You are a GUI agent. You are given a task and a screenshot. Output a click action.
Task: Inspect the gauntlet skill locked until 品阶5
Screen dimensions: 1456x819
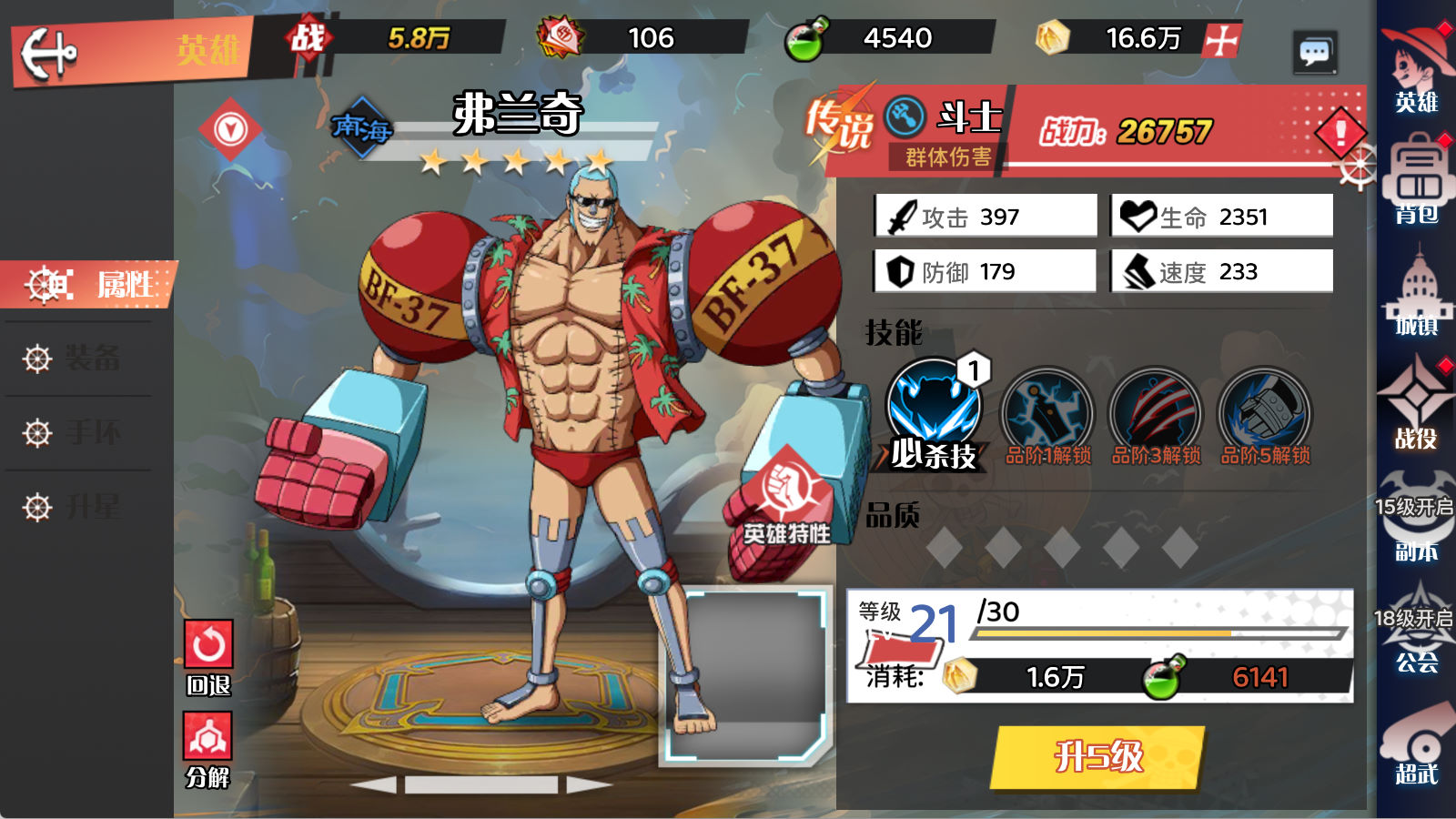pyautogui.click(x=1265, y=412)
